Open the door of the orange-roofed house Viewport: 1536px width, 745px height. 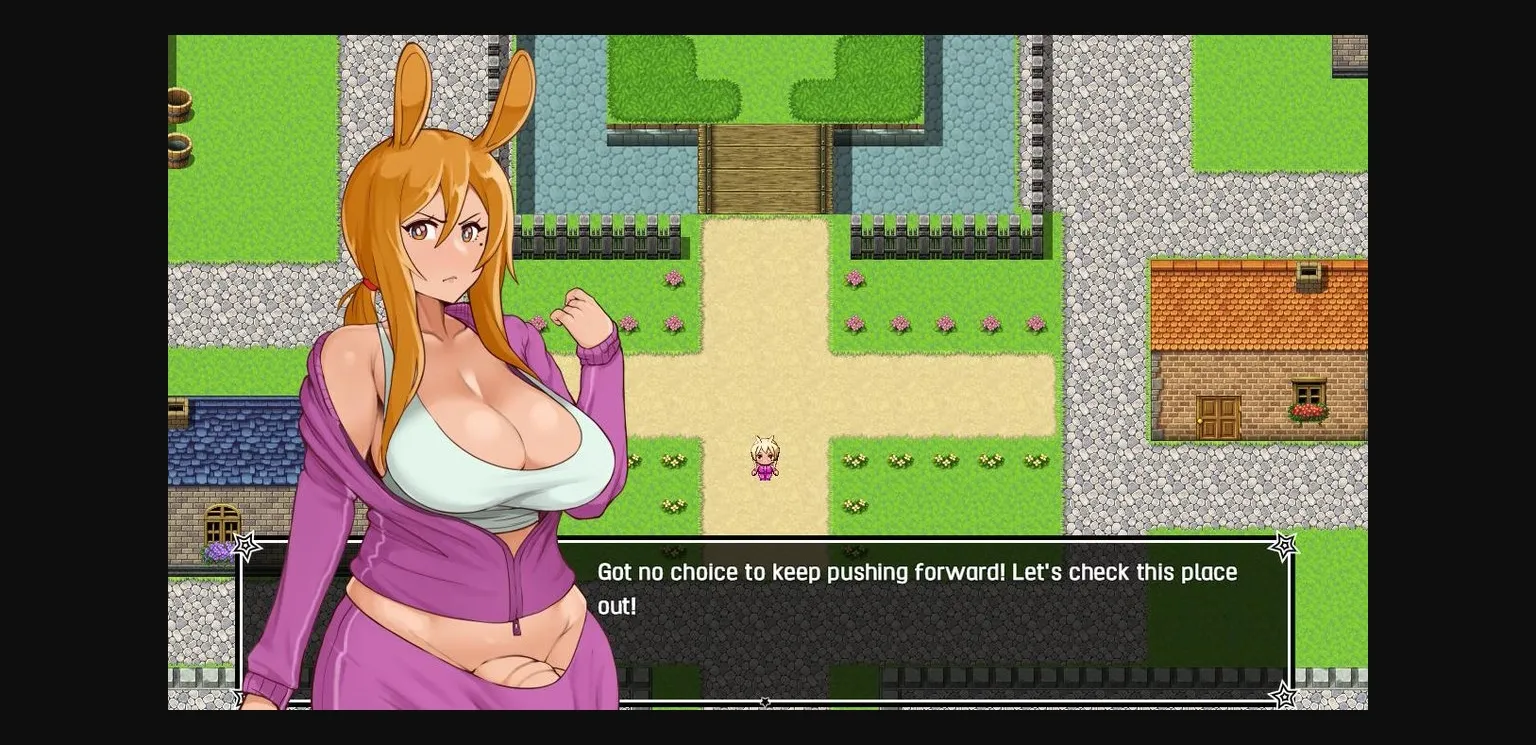[x=1218, y=415]
